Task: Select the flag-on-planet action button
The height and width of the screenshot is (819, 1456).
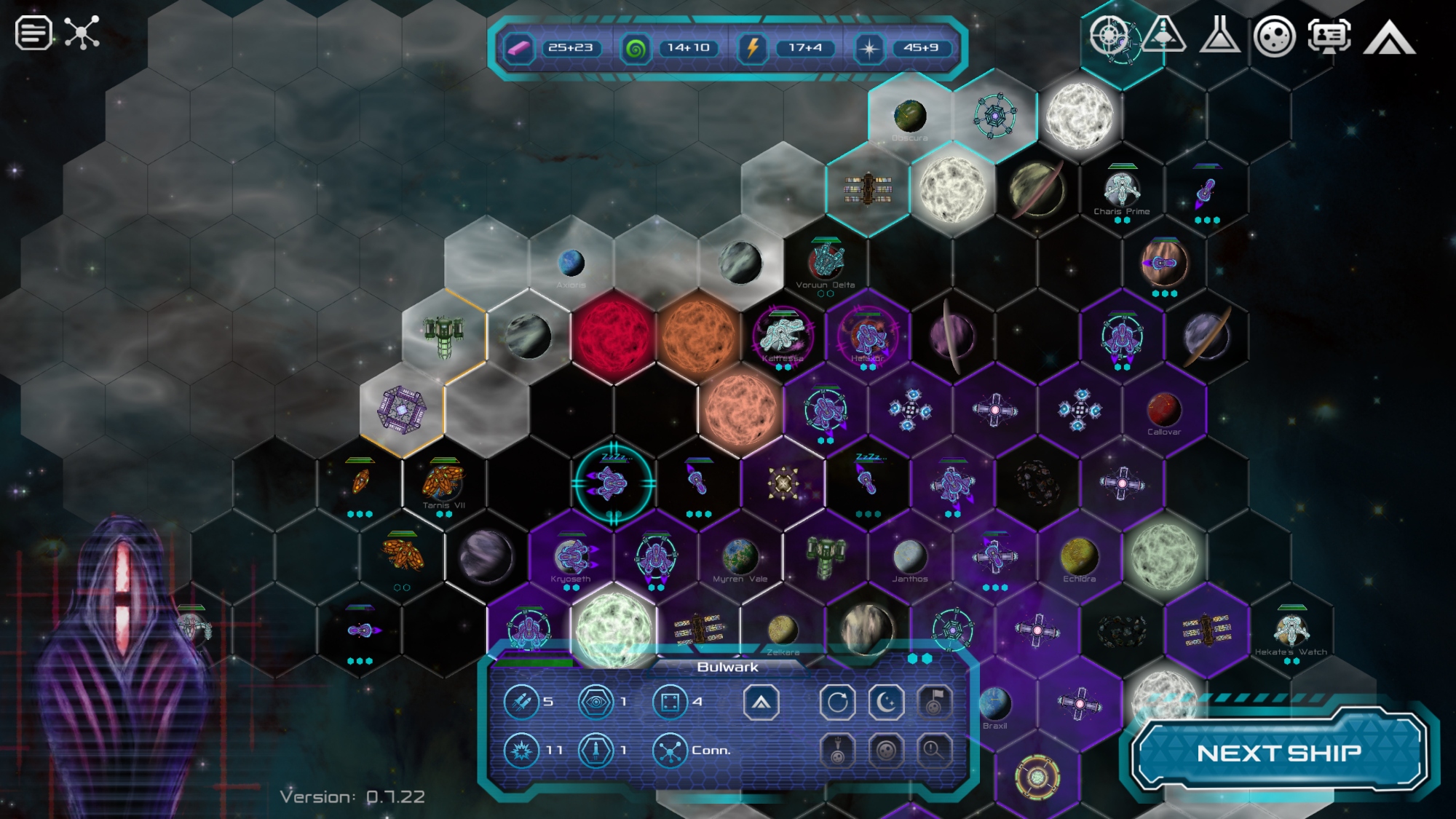Action: tap(934, 703)
